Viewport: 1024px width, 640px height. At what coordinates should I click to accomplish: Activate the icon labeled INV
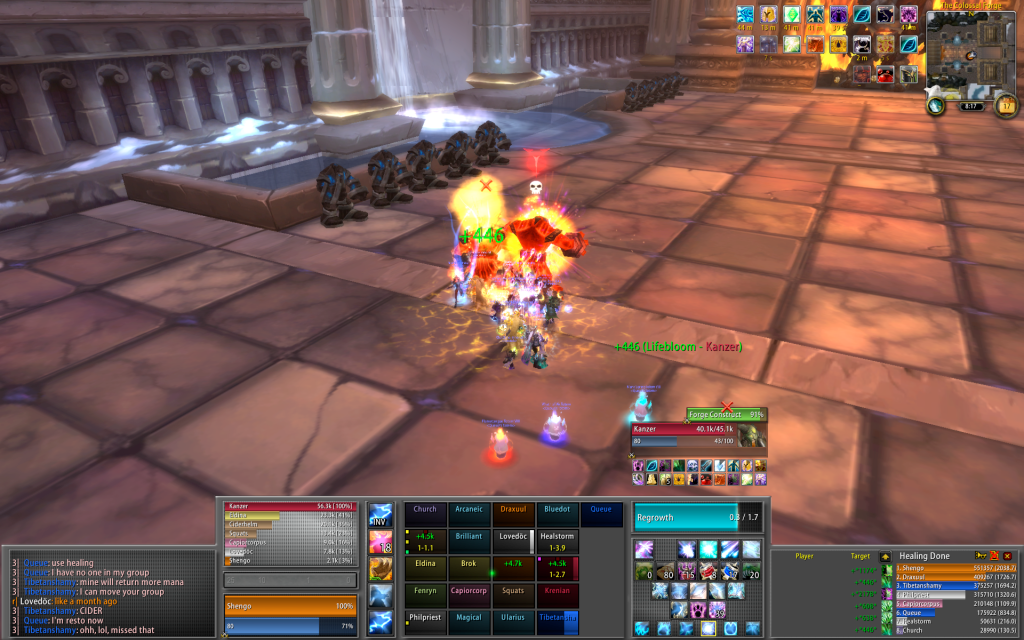(381, 515)
